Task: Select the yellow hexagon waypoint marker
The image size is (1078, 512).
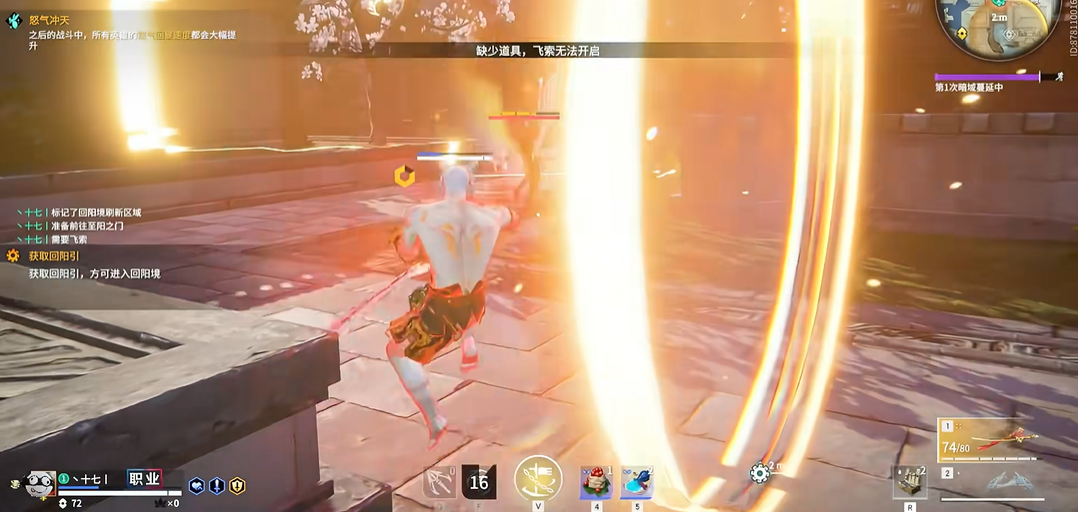Action: point(404,177)
